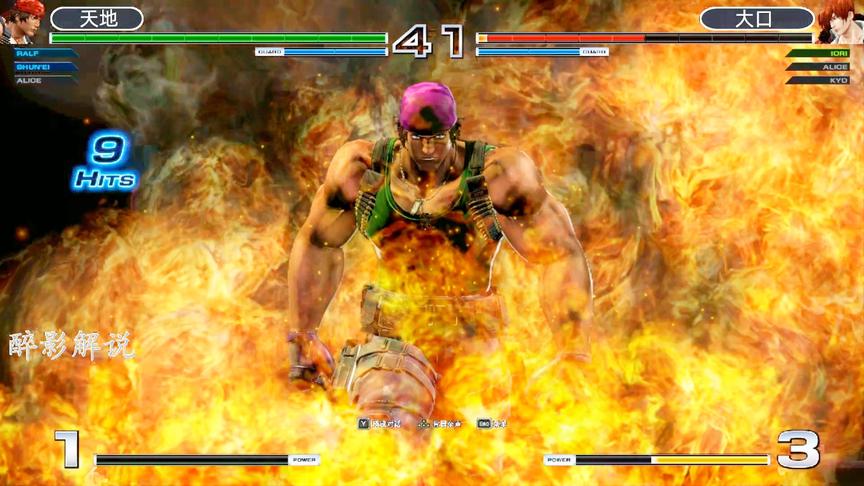864x486 pixels.
Task: Select the 天地 player name plate
Action: (x=97, y=18)
